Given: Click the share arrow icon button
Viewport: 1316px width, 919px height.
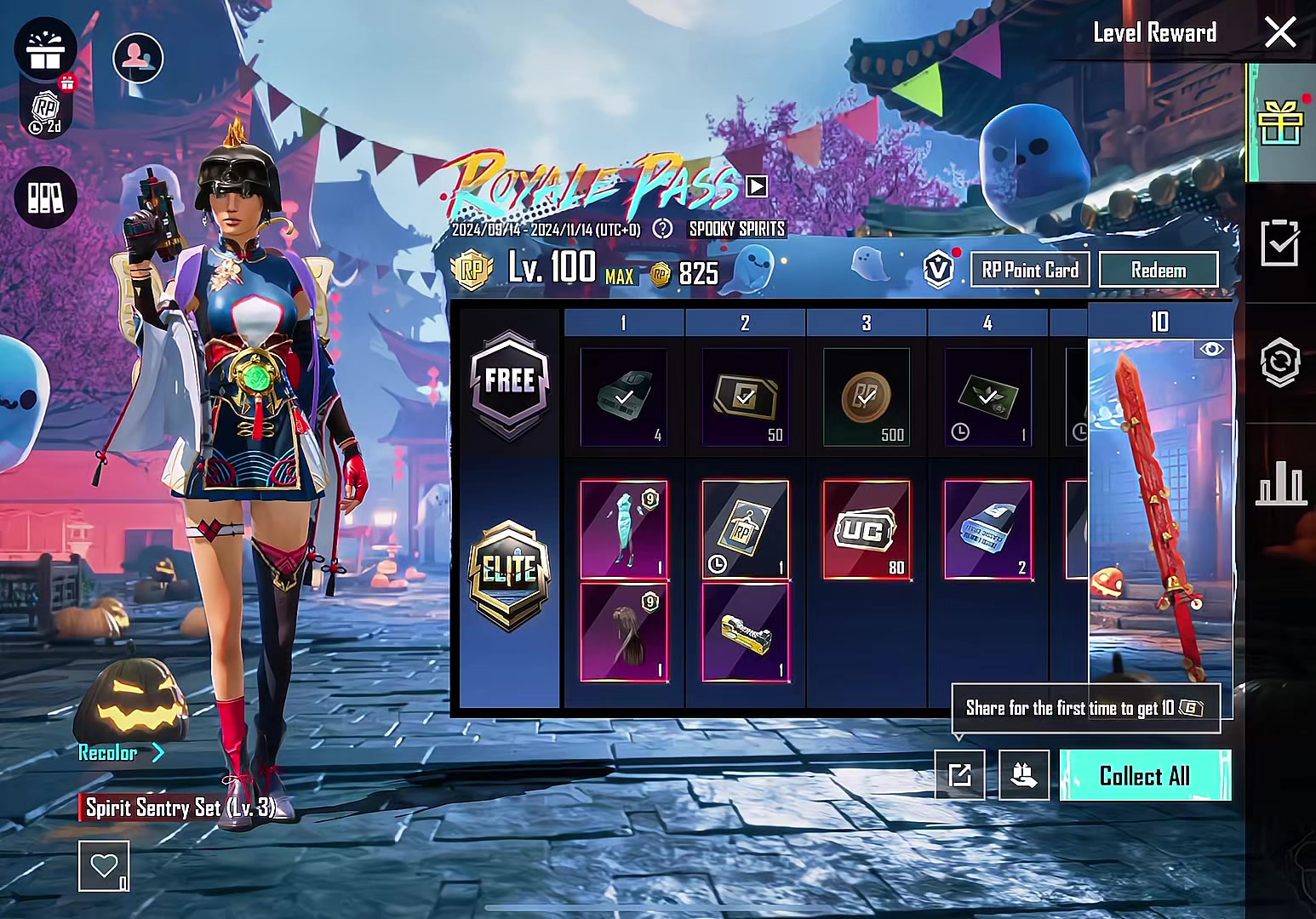Looking at the screenshot, I should coord(959,774).
